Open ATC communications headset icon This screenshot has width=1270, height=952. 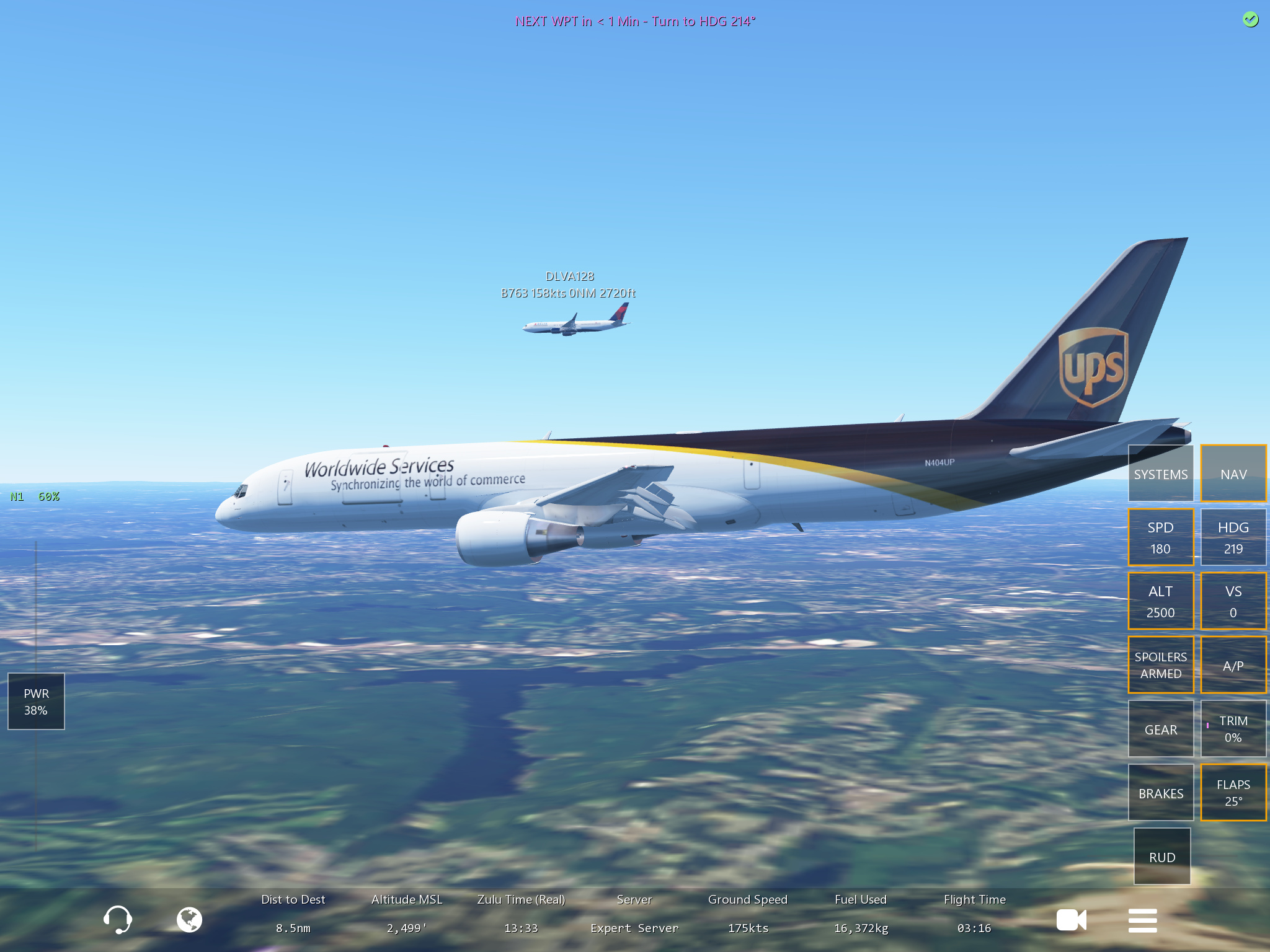coord(117,919)
